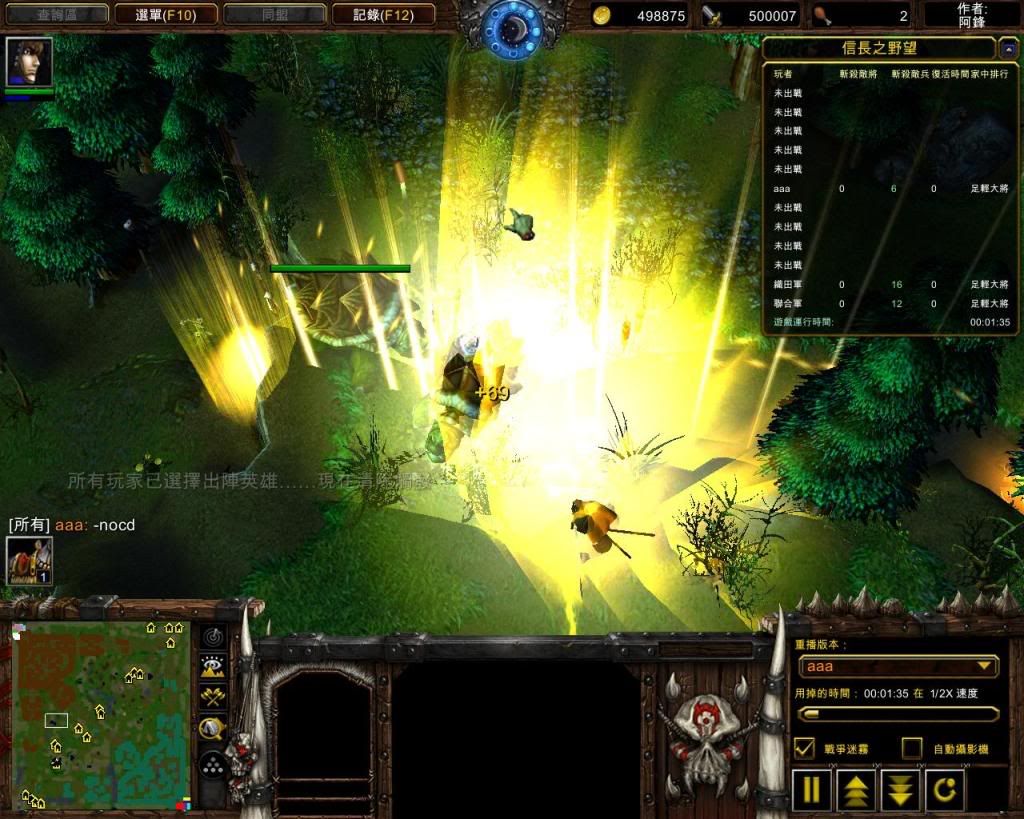The width and height of the screenshot is (1024, 819).
Task: Uncheck the 戰爭迷霧 fog of war checkbox
Action: pos(804,748)
